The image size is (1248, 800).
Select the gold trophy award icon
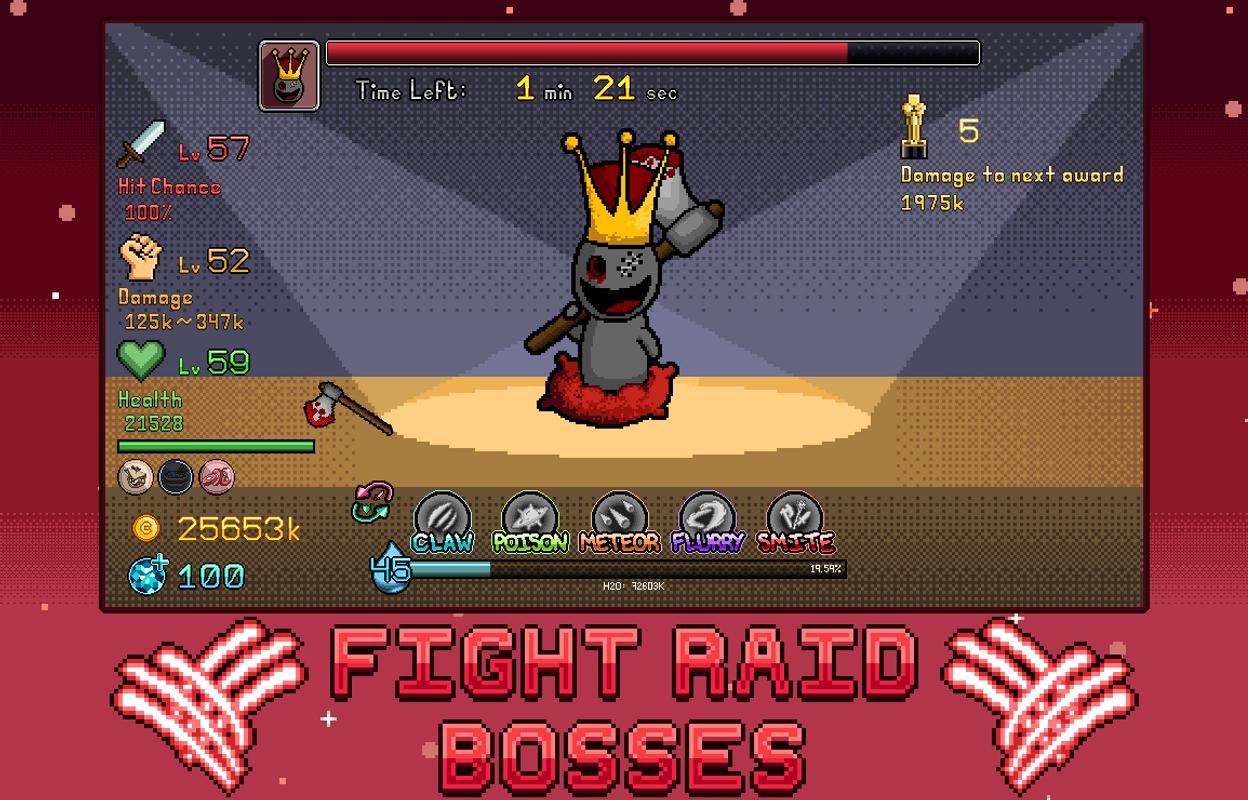coord(912,127)
